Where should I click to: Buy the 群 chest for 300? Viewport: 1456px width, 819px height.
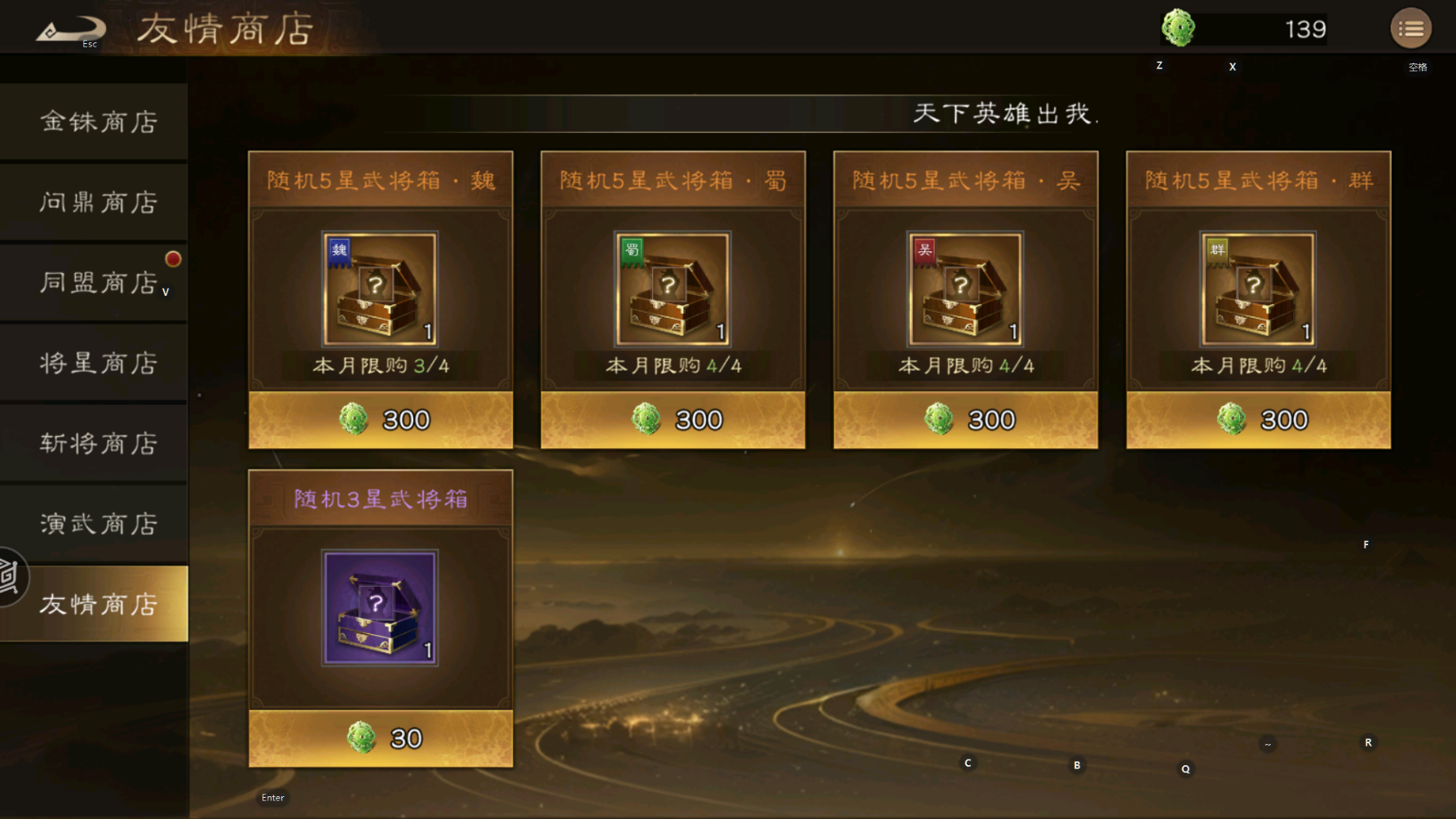click(1259, 420)
